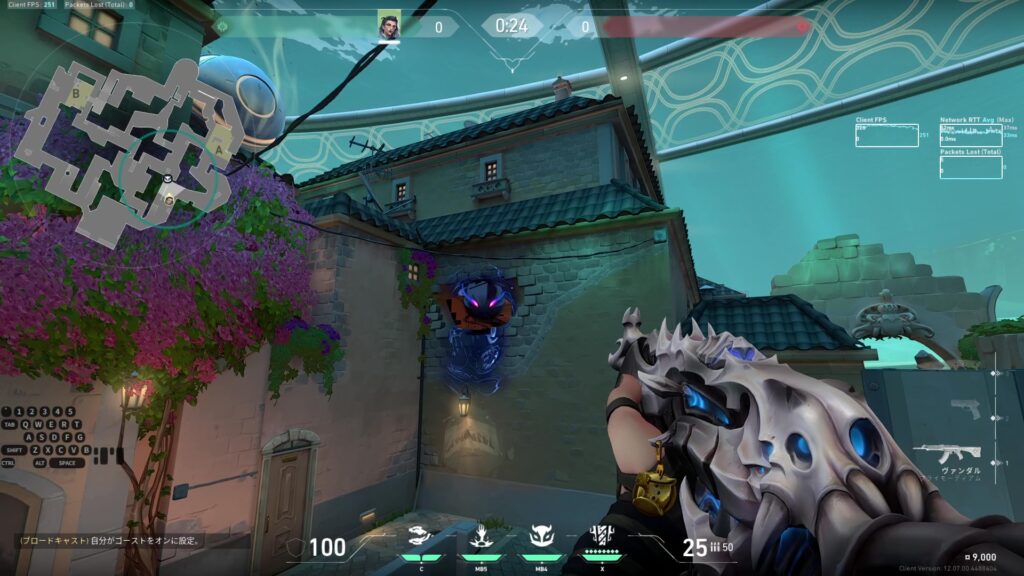The height and width of the screenshot is (576, 1024).
Task: Select the B site marker on the minimap
Action: pos(76,93)
